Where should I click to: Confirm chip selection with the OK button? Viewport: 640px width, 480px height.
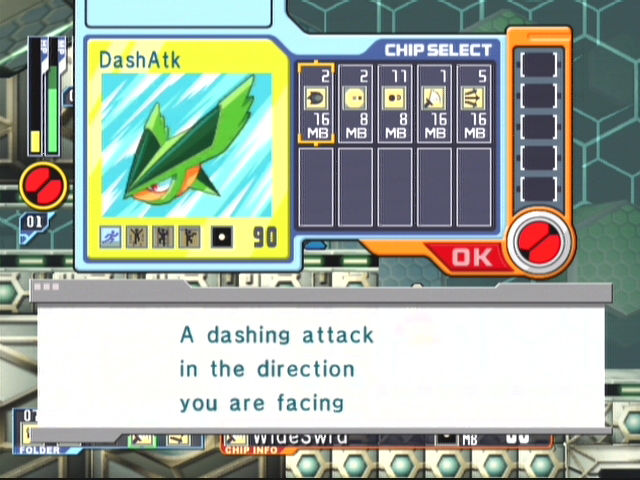tap(471, 257)
